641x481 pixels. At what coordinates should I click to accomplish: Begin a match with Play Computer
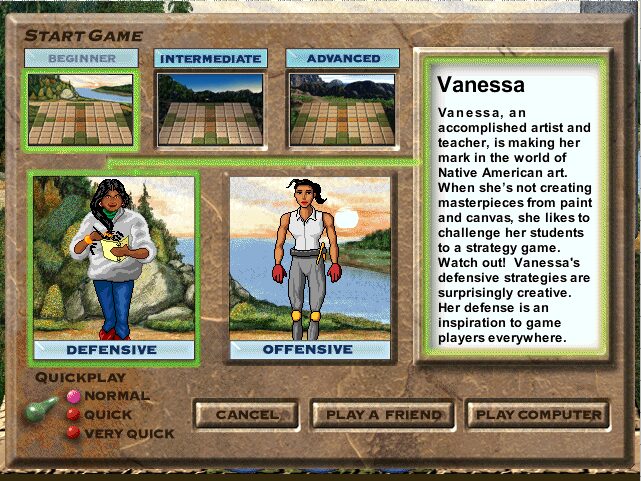click(539, 414)
